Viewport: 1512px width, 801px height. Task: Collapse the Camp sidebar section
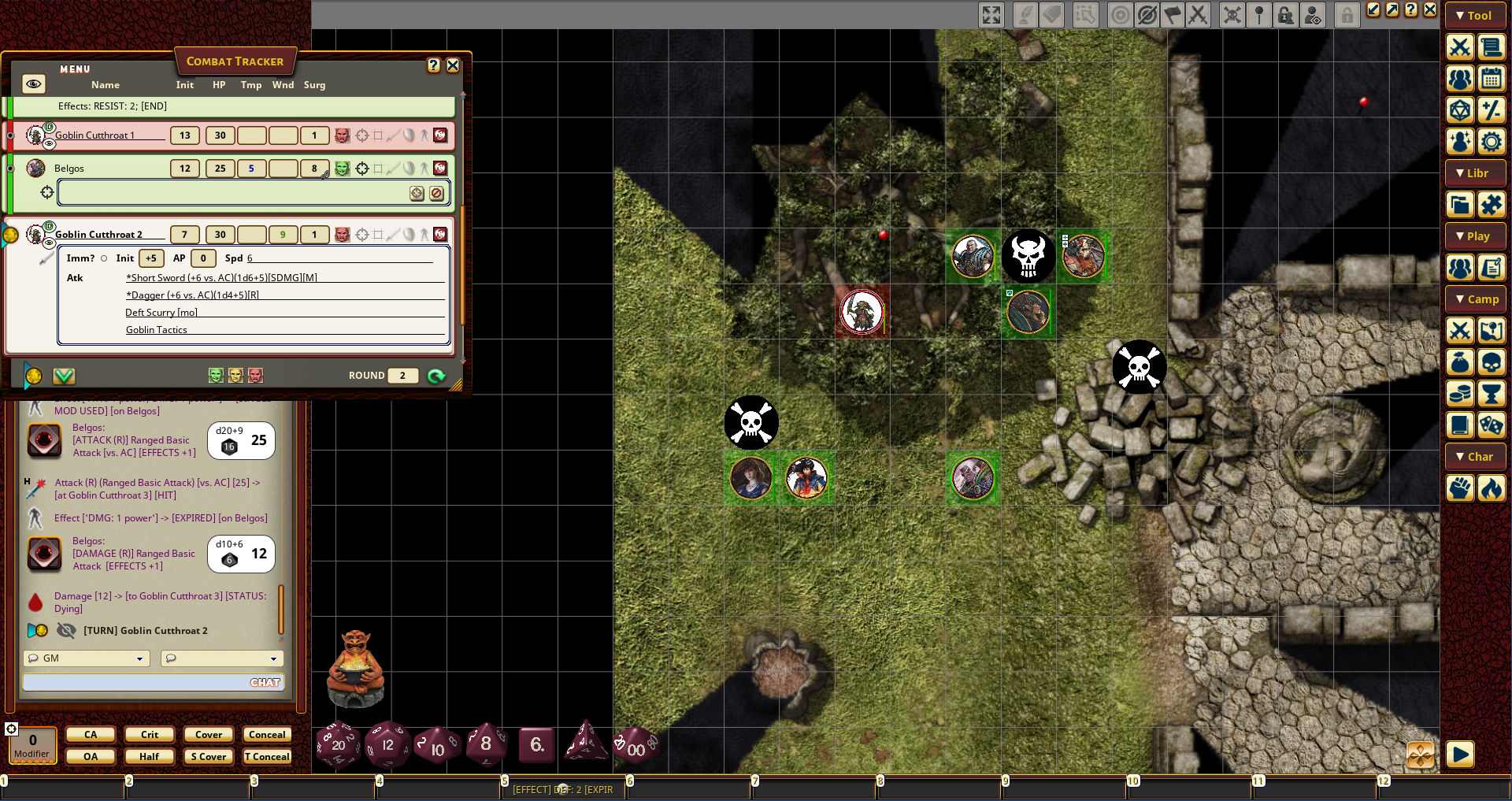click(x=1475, y=299)
